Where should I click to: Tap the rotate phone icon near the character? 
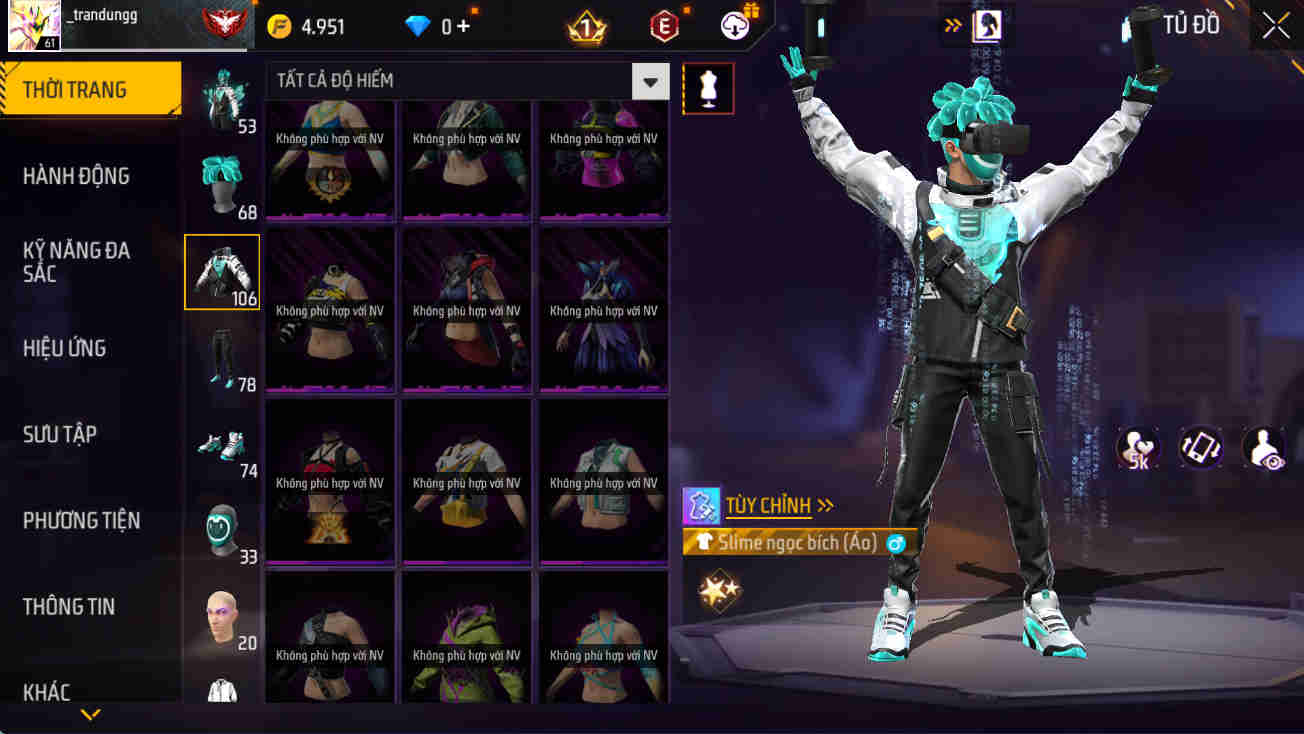[1199, 449]
